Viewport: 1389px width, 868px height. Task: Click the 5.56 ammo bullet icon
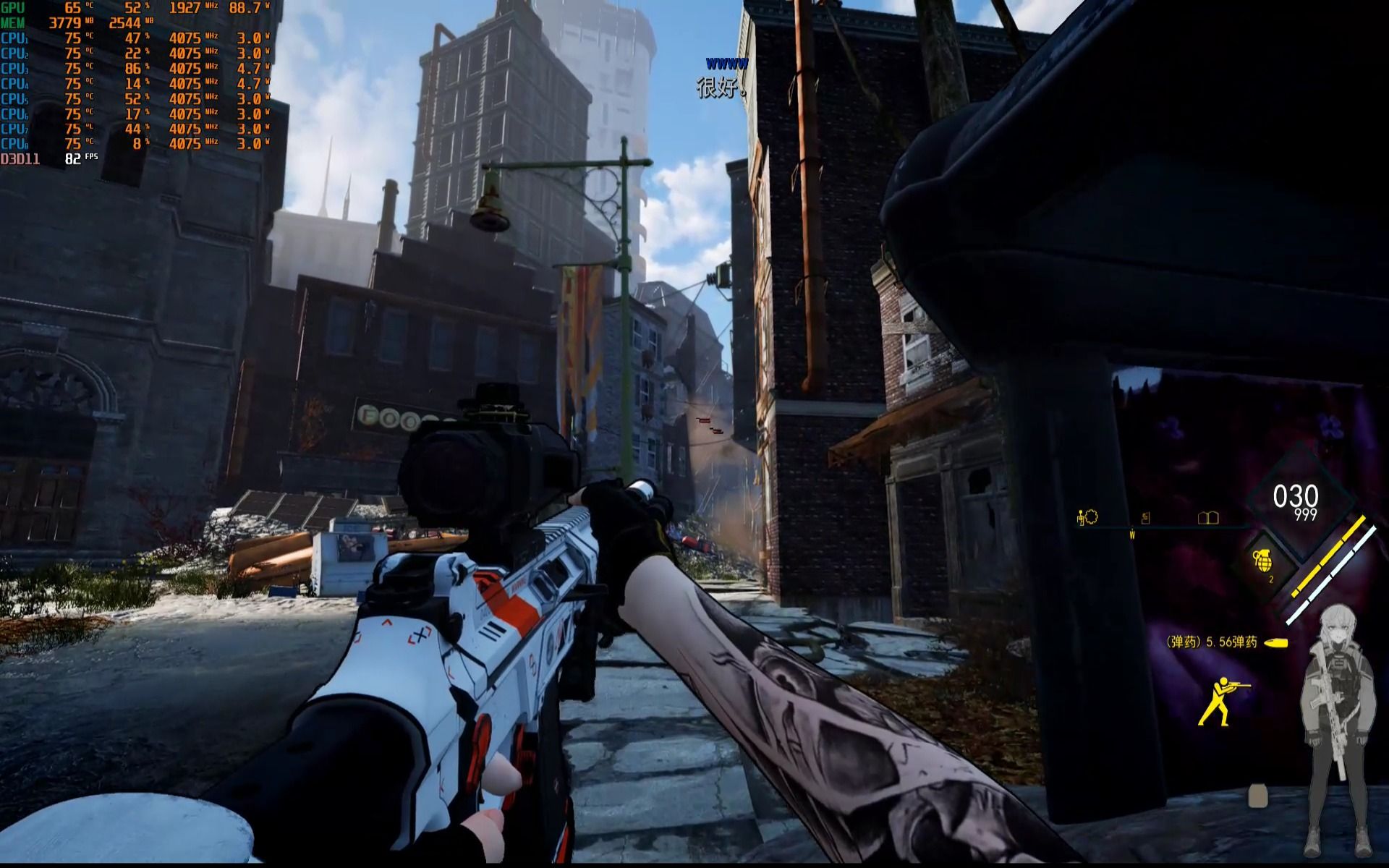(1277, 642)
